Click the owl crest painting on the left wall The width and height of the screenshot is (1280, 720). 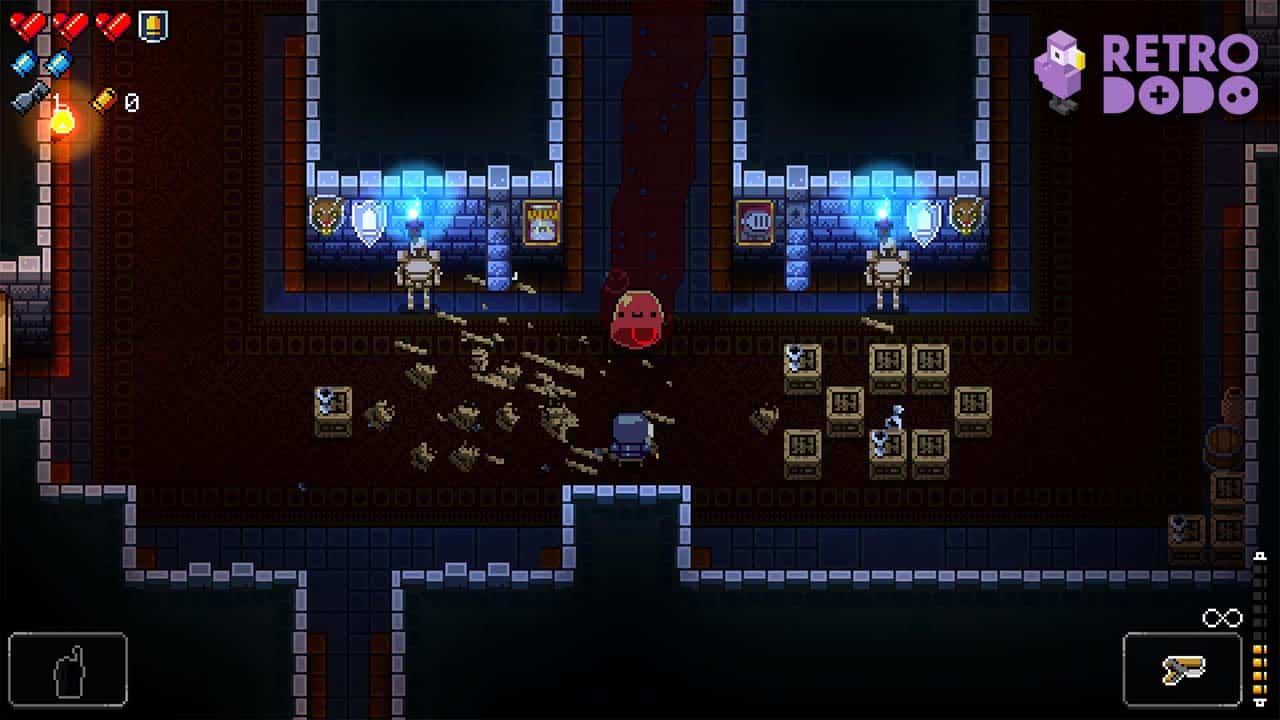tap(328, 214)
